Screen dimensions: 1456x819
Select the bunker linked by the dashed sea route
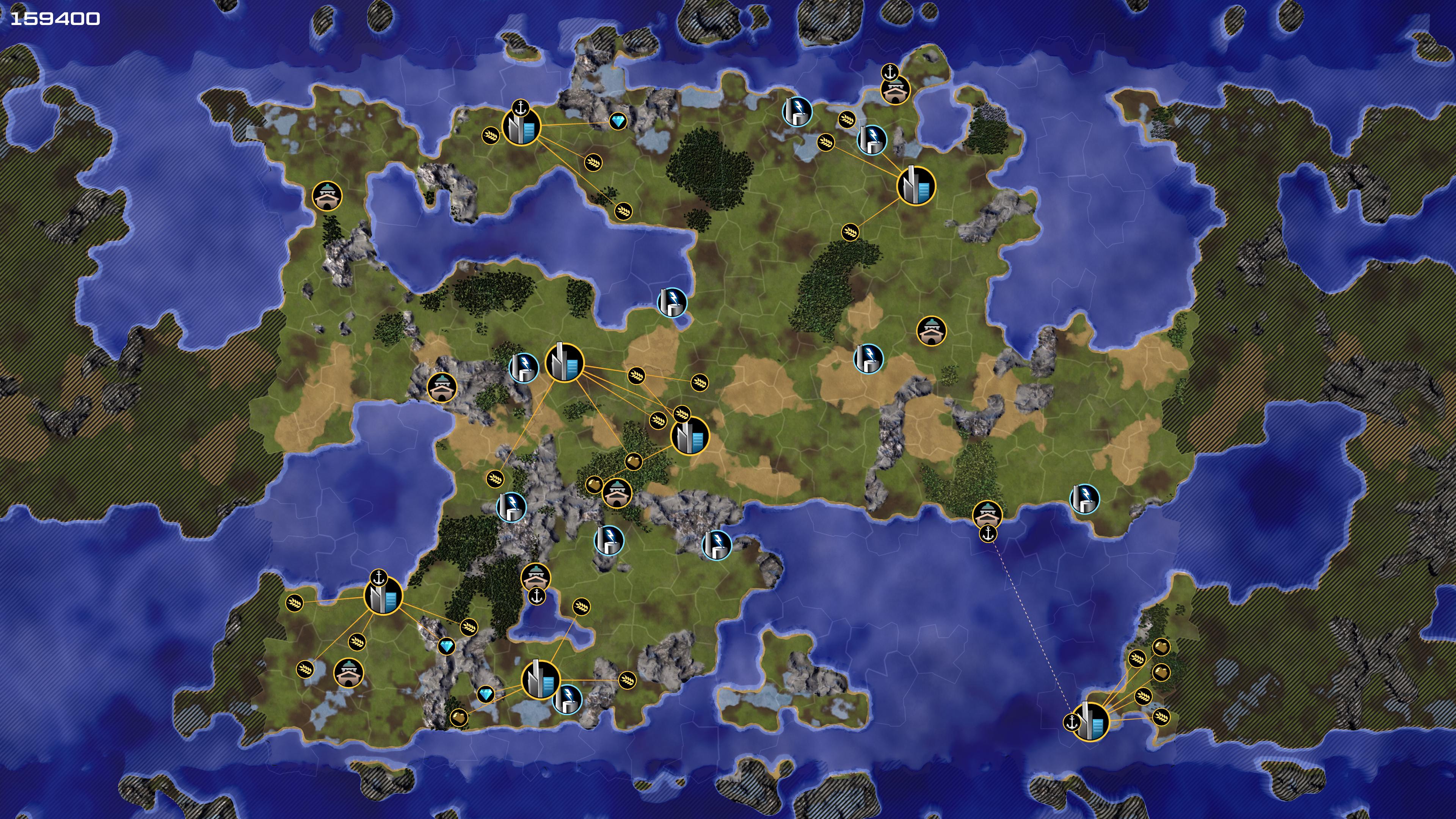pyautogui.click(x=987, y=515)
